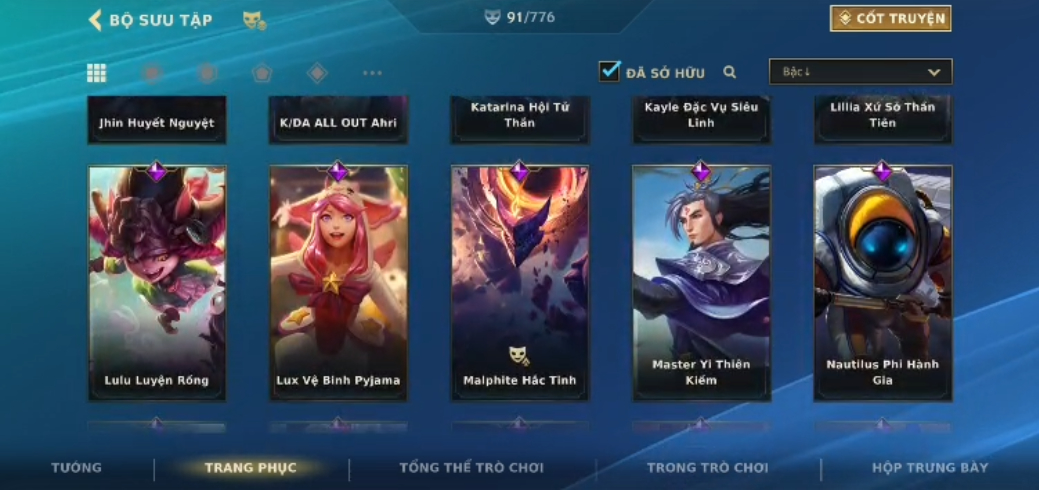Open the Tổng Thể Trò Chơi tab
The height and width of the screenshot is (490, 1039).
(x=471, y=468)
